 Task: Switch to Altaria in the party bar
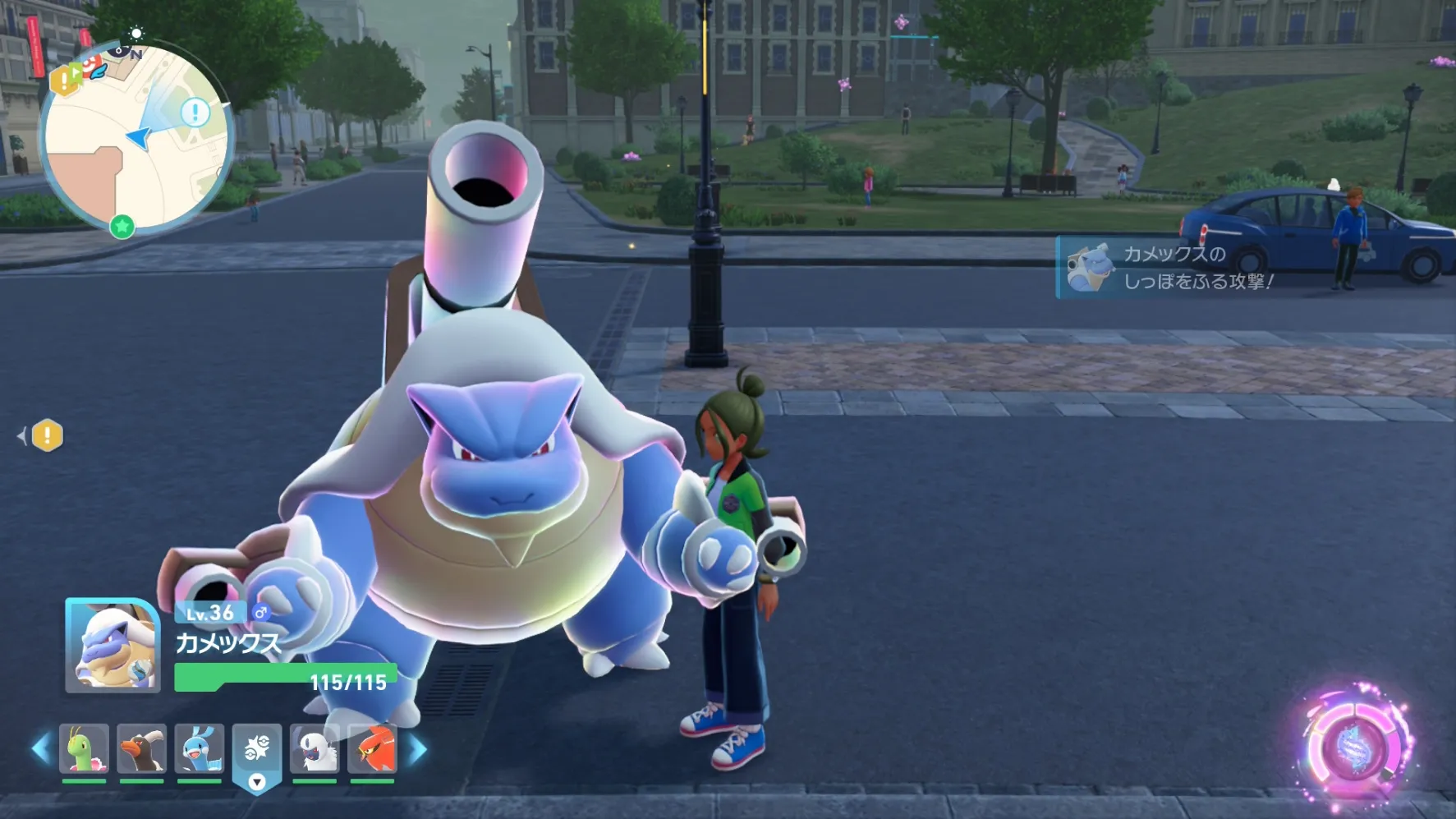tap(199, 749)
